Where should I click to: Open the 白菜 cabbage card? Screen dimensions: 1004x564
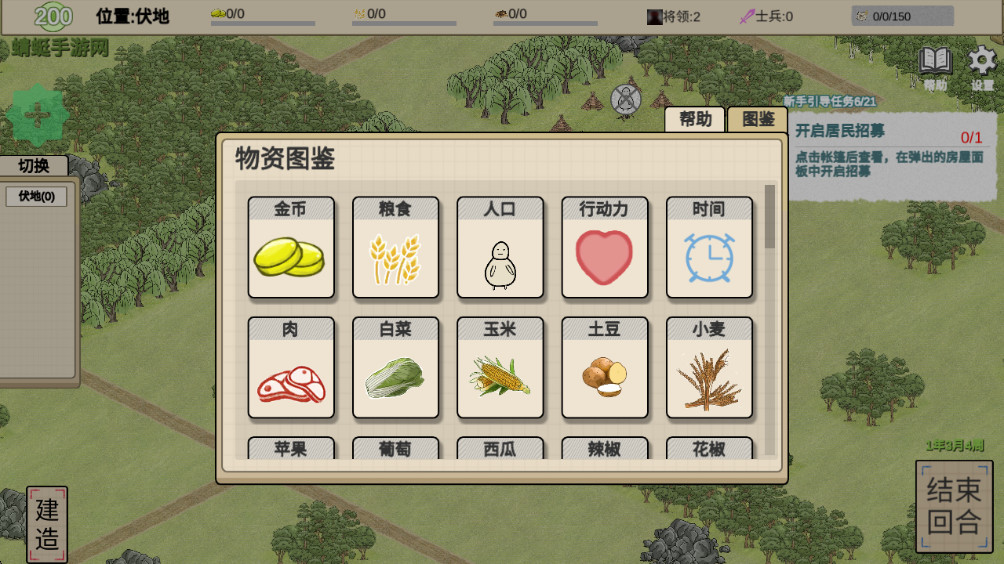(395, 367)
